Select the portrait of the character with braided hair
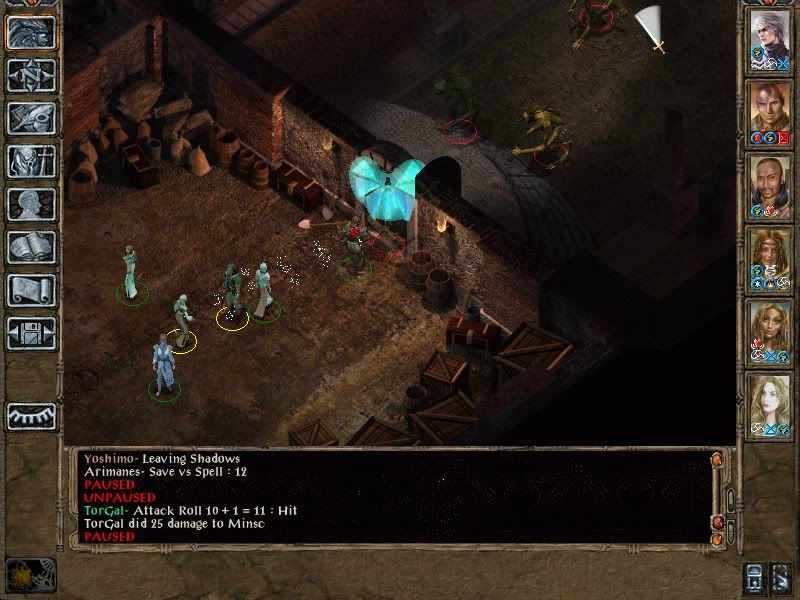The height and width of the screenshot is (600, 800). click(770, 260)
